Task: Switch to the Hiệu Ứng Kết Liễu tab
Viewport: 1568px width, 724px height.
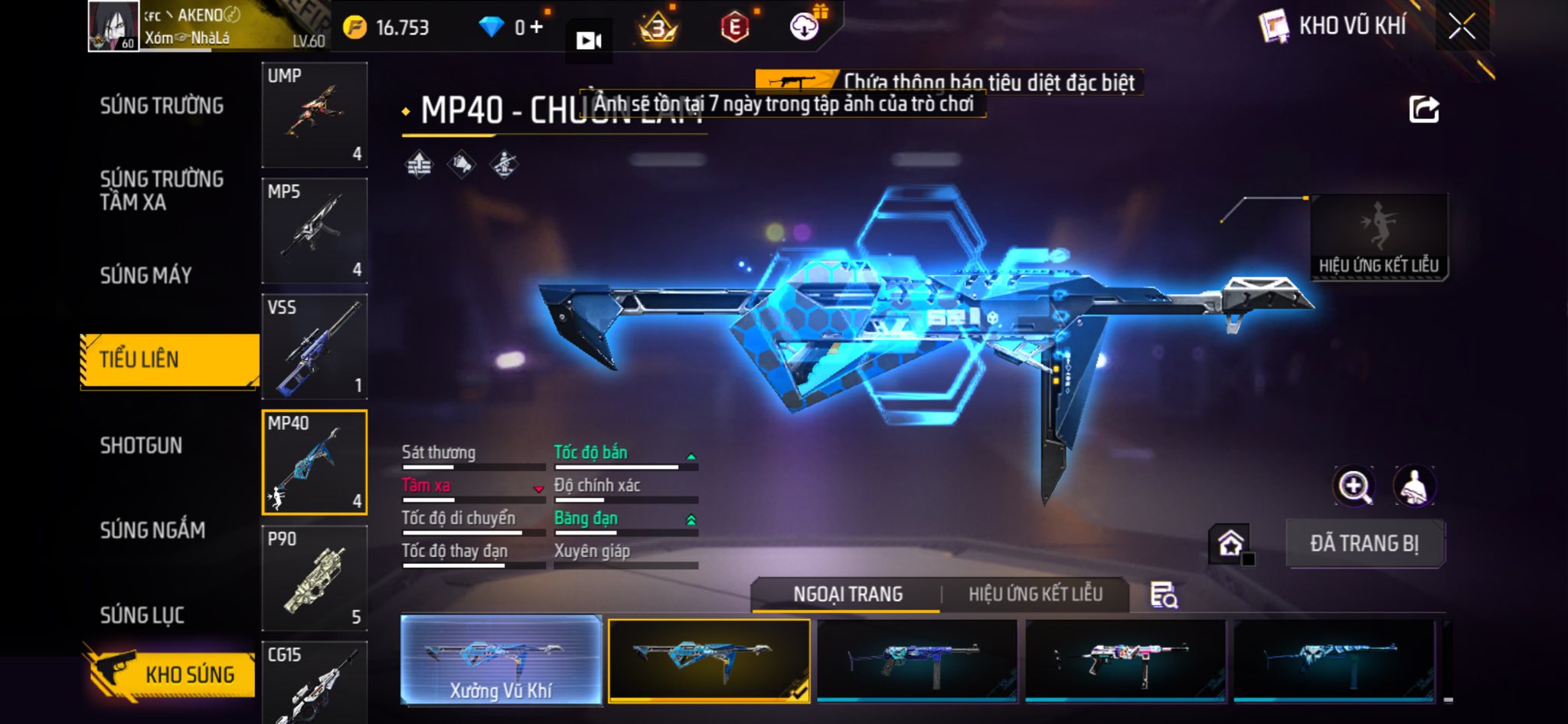Action: coord(1035,595)
